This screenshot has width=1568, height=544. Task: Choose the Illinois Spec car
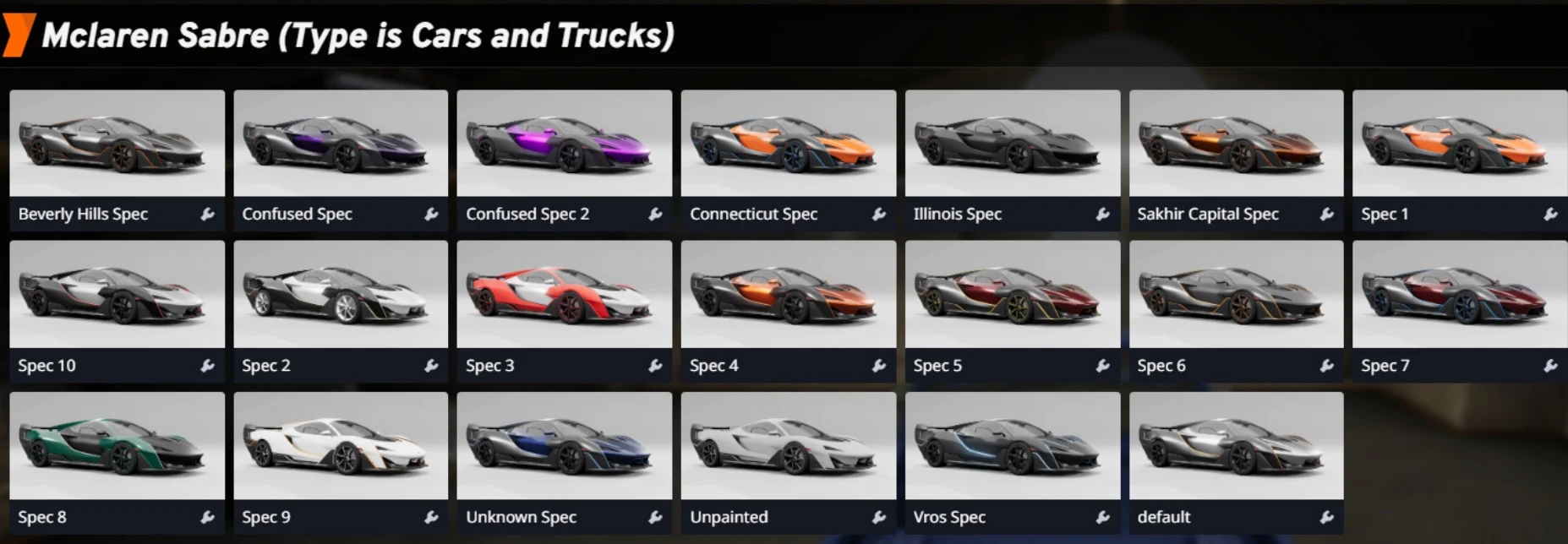[x=1012, y=144]
